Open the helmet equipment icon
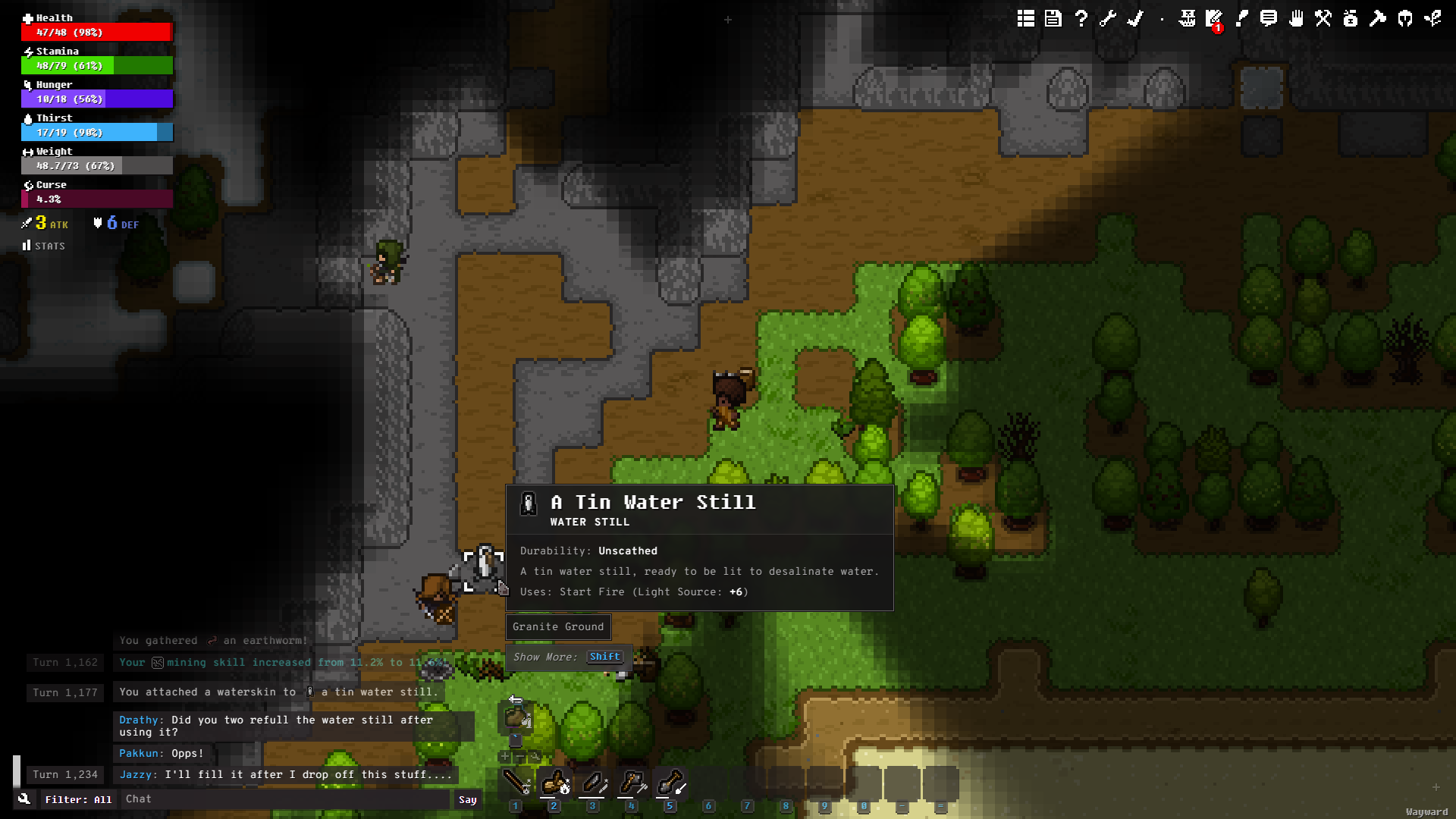 point(1405,18)
